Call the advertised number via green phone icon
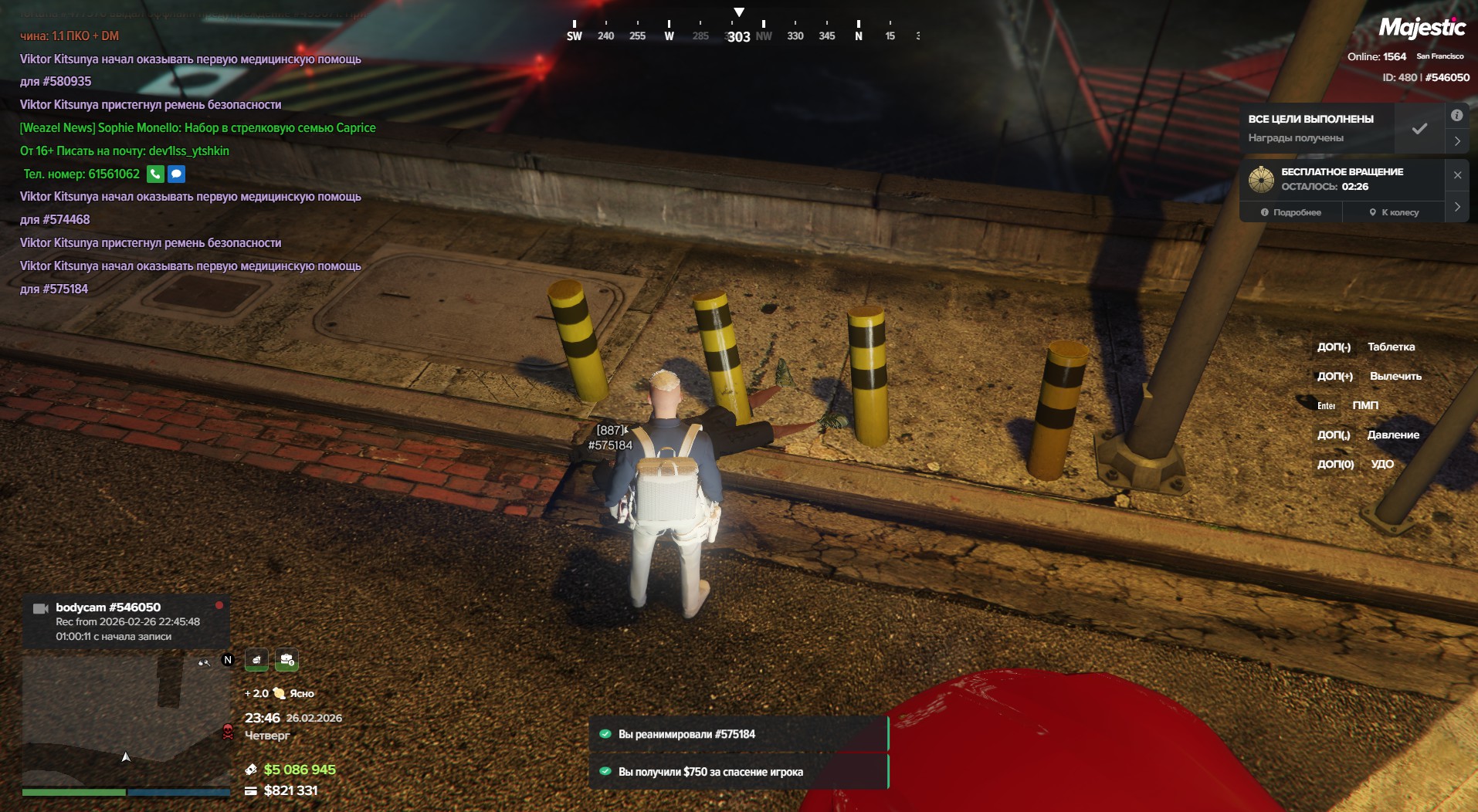This screenshot has width=1478, height=812. [x=155, y=174]
